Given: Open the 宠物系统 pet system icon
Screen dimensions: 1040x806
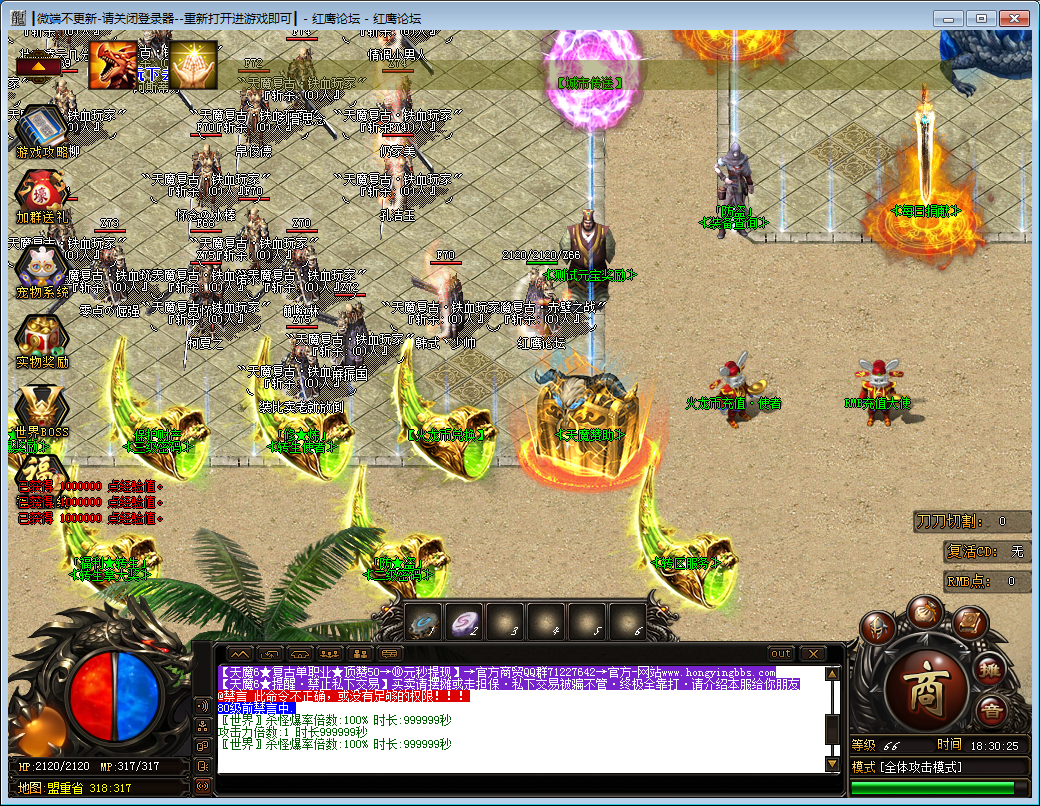Looking at the screenshot, I should (40, 266).
